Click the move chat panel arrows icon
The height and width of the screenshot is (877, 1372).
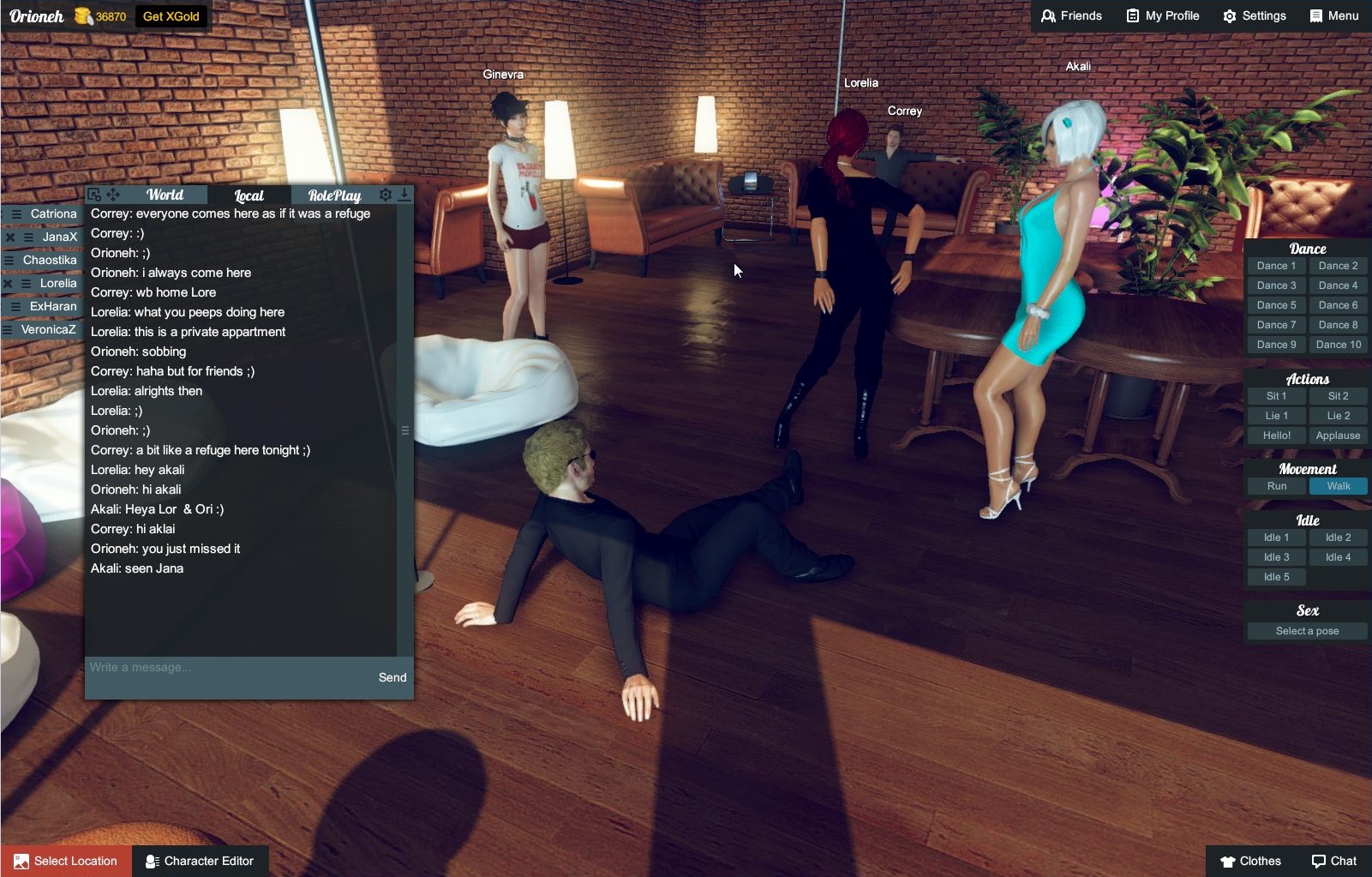tap(114, 194)
